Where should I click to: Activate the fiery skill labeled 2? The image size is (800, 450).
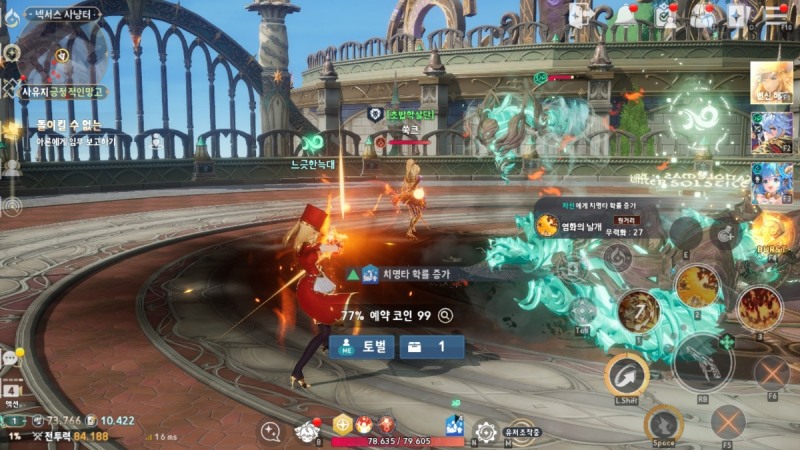pyautogui.click(x=697, y=287)
